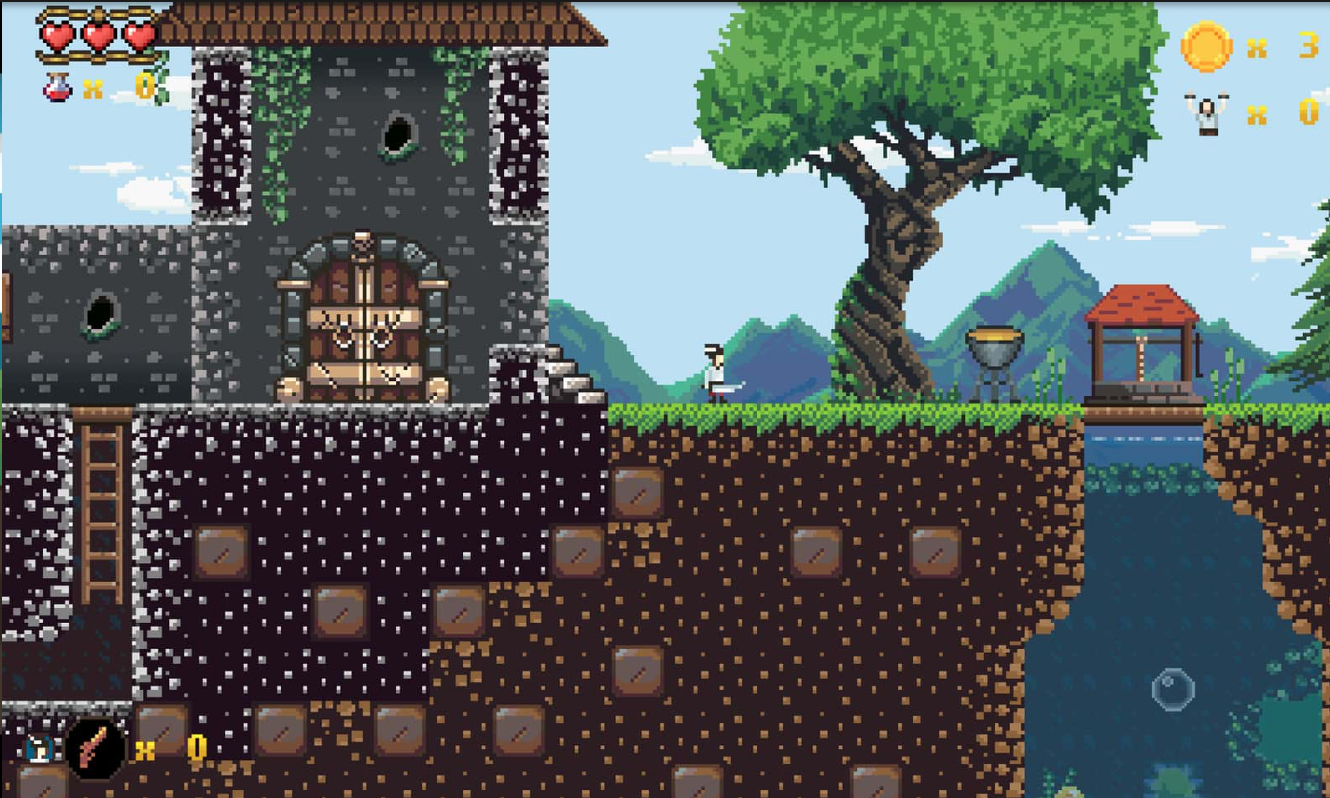Select the throwing dagger weapon slot
The width and height of the screenshot is (1330, 798).
[96, 747]
